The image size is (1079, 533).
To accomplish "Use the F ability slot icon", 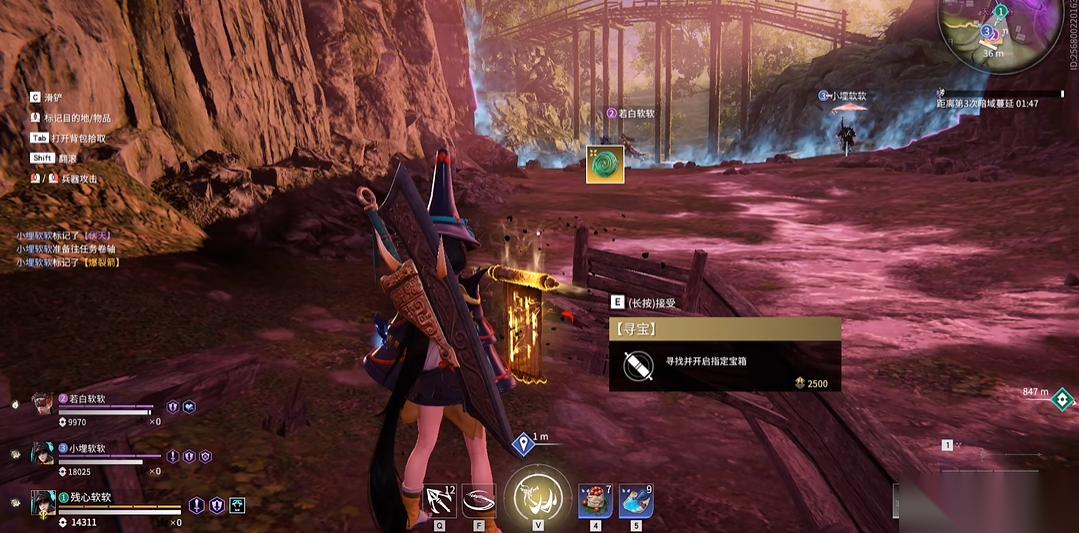I will coord(480,499).
